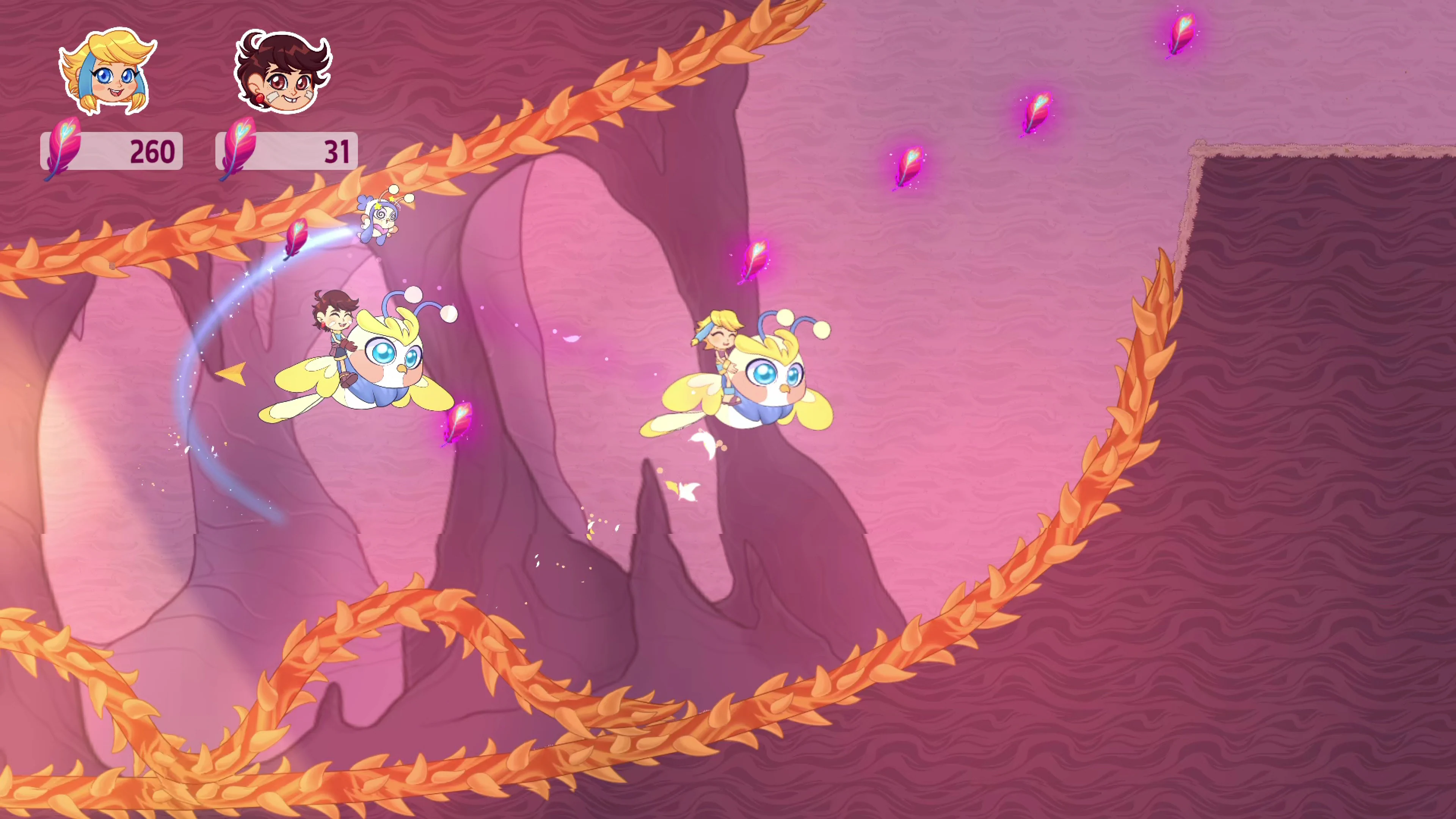Image resolution: width=1456 pixels, height=819 pixels.
Task: Click the yellow arrow indicator near the left bird
Action: click(232, 373)
